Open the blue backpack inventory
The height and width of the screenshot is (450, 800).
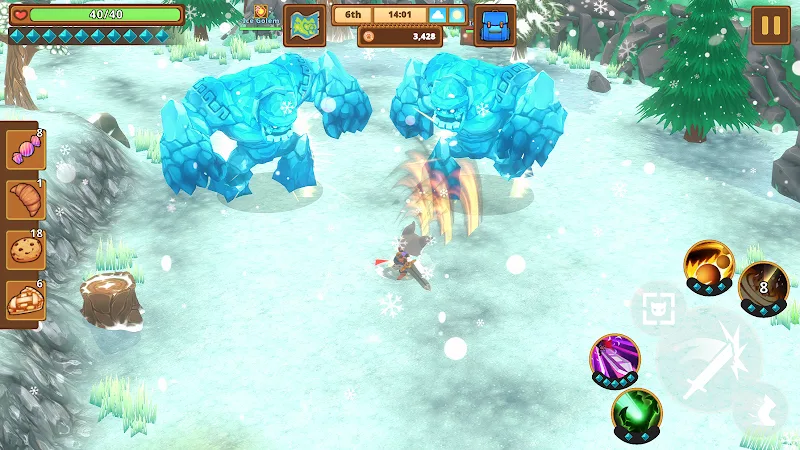(x=494, y=25)
